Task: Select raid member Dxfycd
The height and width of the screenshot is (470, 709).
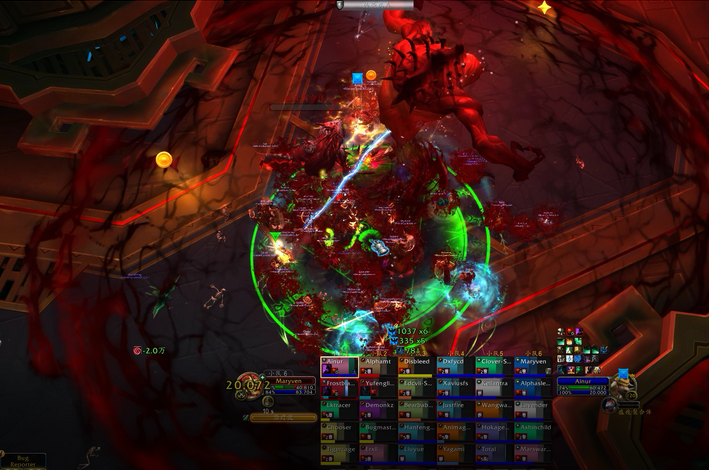Action: (455, 367)
